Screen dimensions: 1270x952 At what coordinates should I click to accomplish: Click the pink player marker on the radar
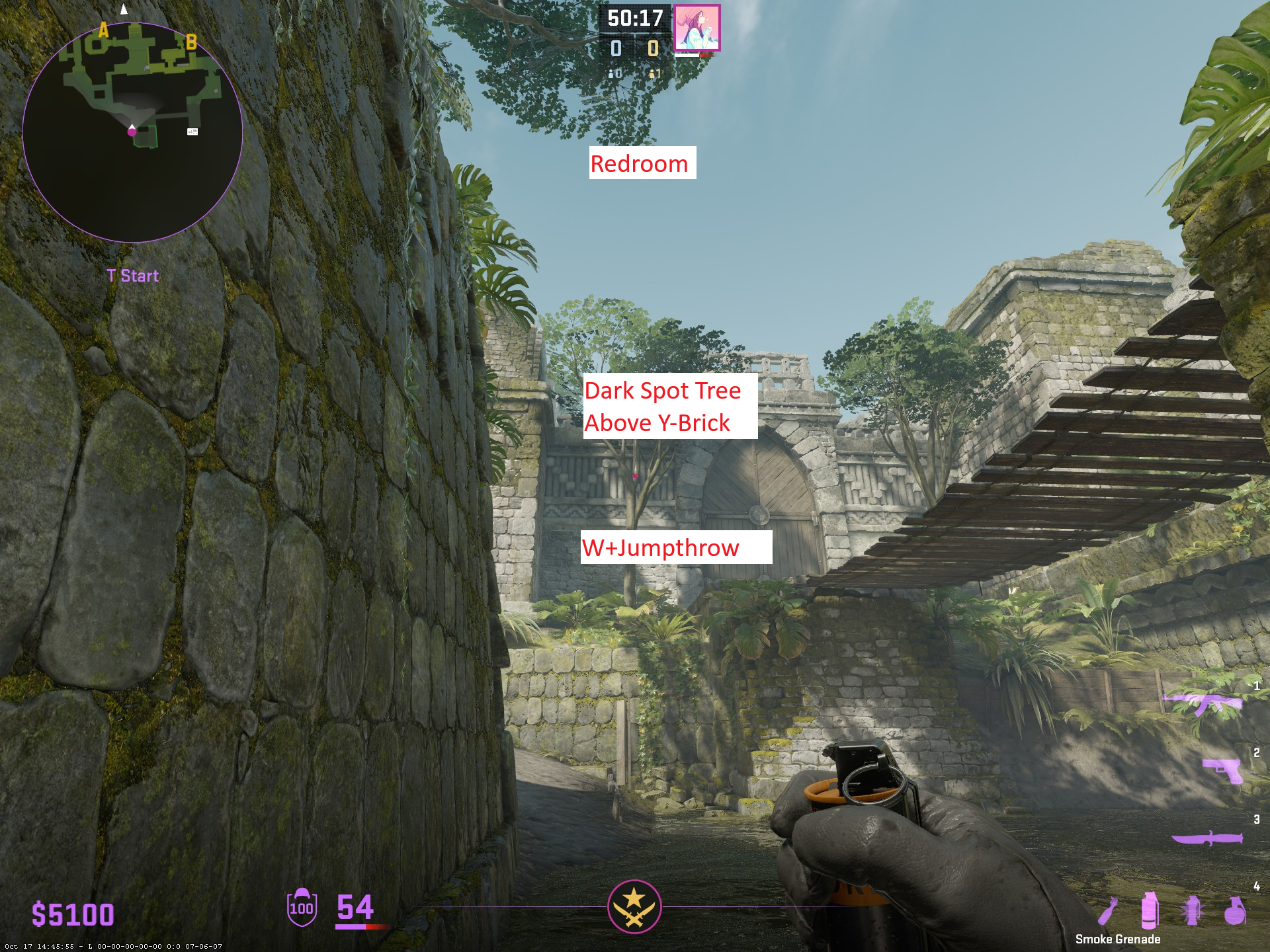coord(132,132)
